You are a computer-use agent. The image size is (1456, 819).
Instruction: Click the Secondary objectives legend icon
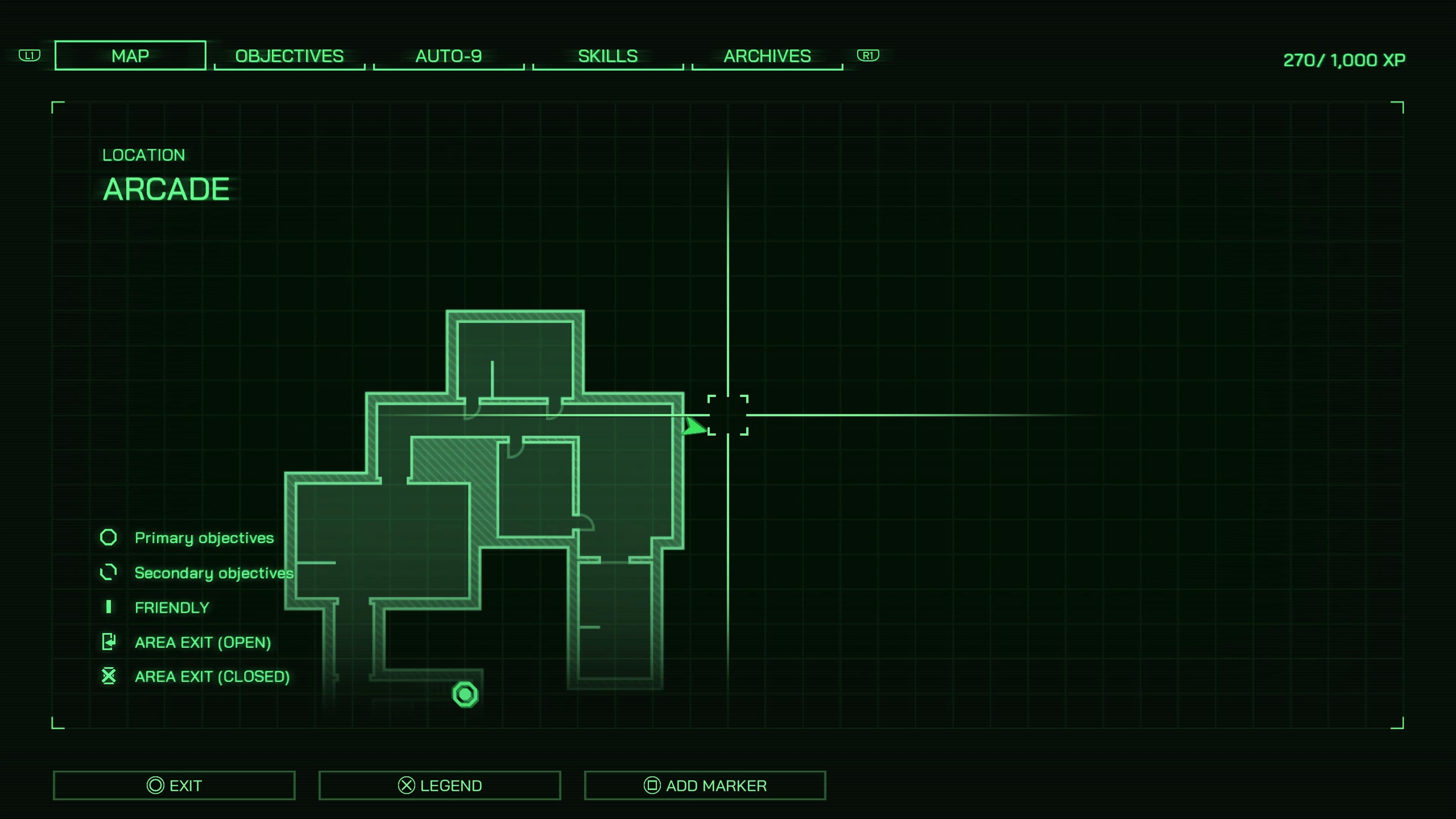click(108, 572)
